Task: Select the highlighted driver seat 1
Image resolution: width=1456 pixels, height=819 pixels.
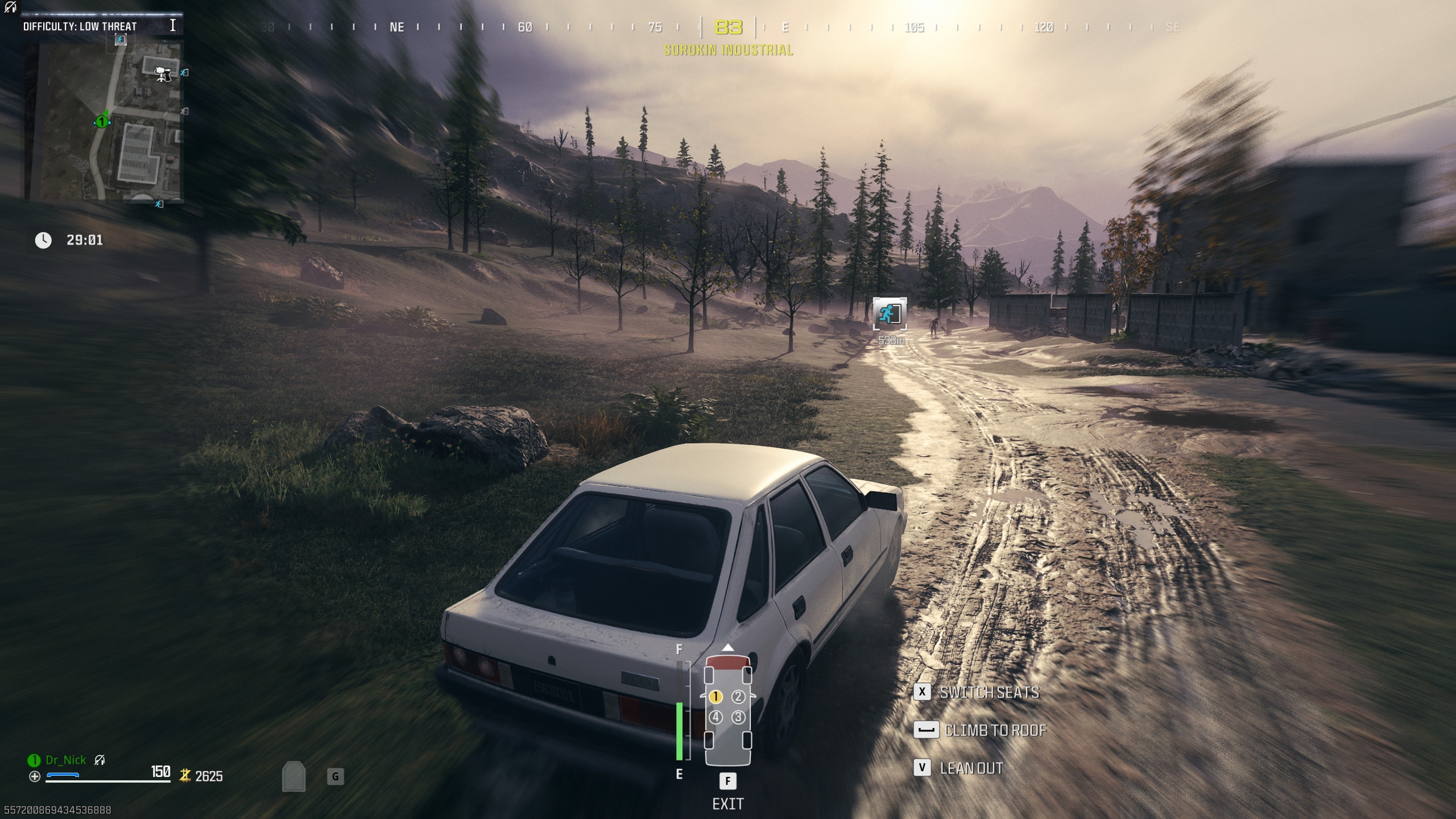Action: (x=715, y=697)
